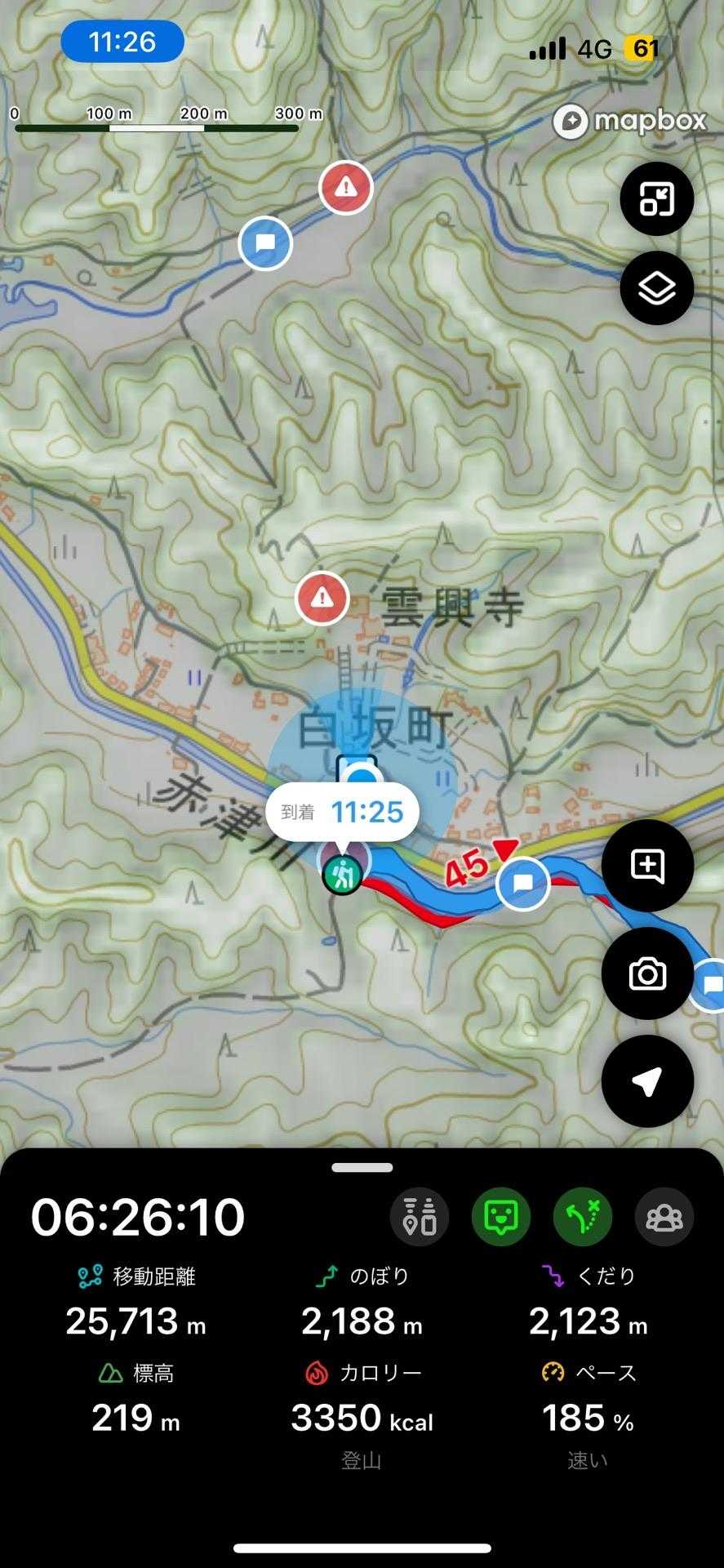The width and height of the screenshot is (724, 1568).
Task: Toggle the green route-deviation arrow icon
Action: [583, 1217]
